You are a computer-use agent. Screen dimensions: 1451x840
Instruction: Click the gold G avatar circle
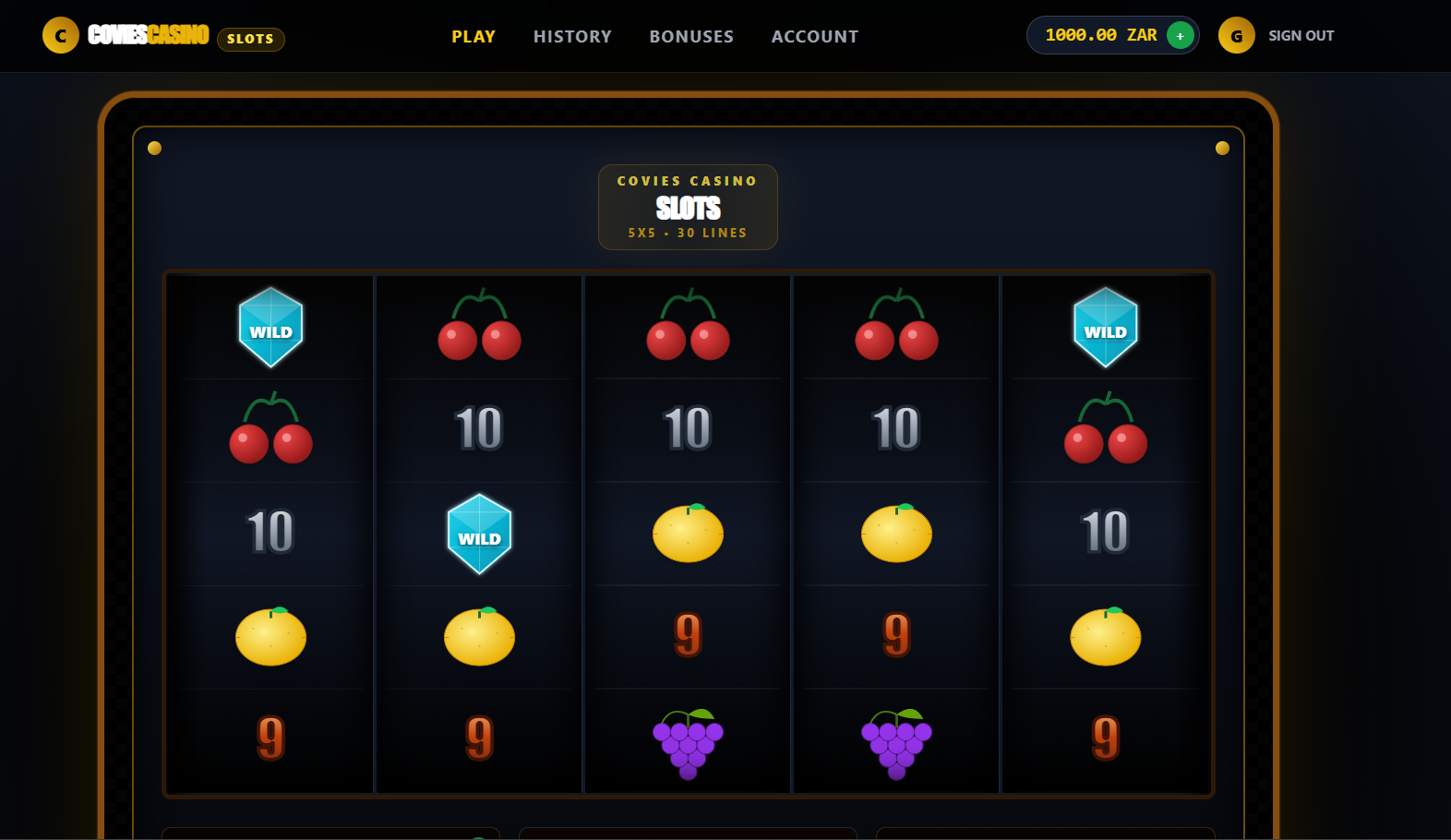click(1236, 36)
